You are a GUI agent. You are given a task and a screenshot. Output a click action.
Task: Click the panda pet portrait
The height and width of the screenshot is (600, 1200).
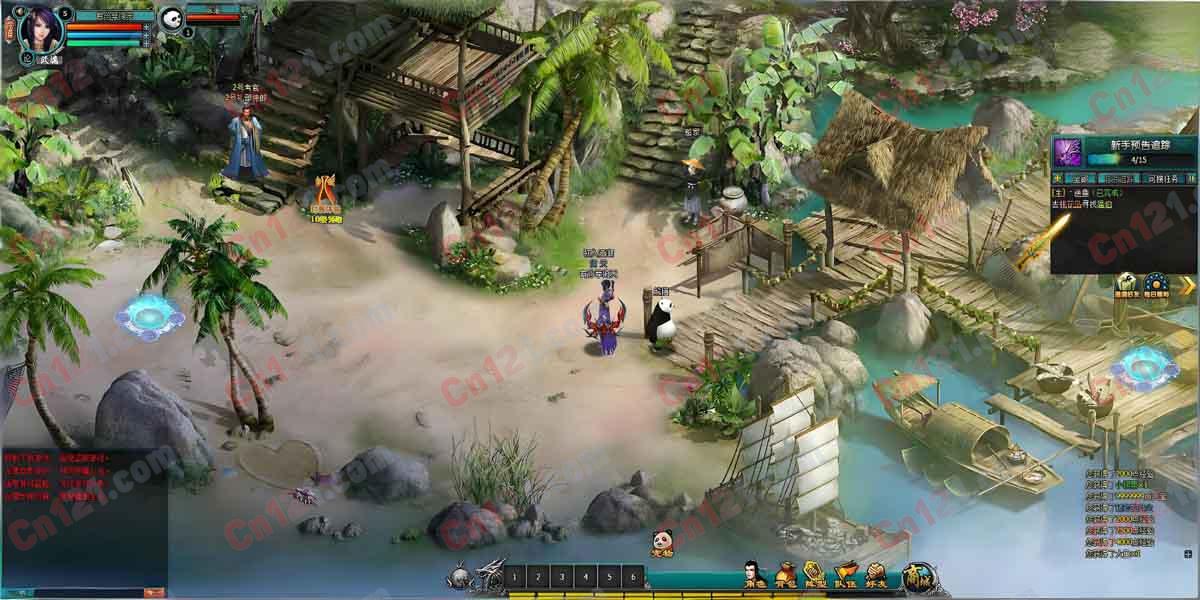(172, 18)
